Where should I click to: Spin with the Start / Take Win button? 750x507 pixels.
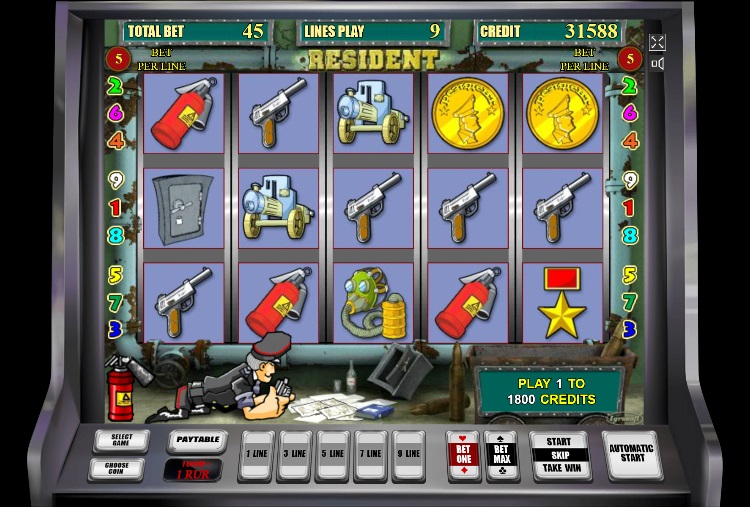tap(559, 455)
